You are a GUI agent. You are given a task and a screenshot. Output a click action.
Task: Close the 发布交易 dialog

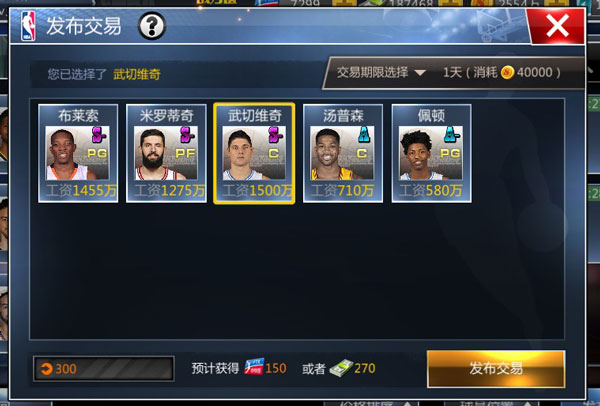563,25
